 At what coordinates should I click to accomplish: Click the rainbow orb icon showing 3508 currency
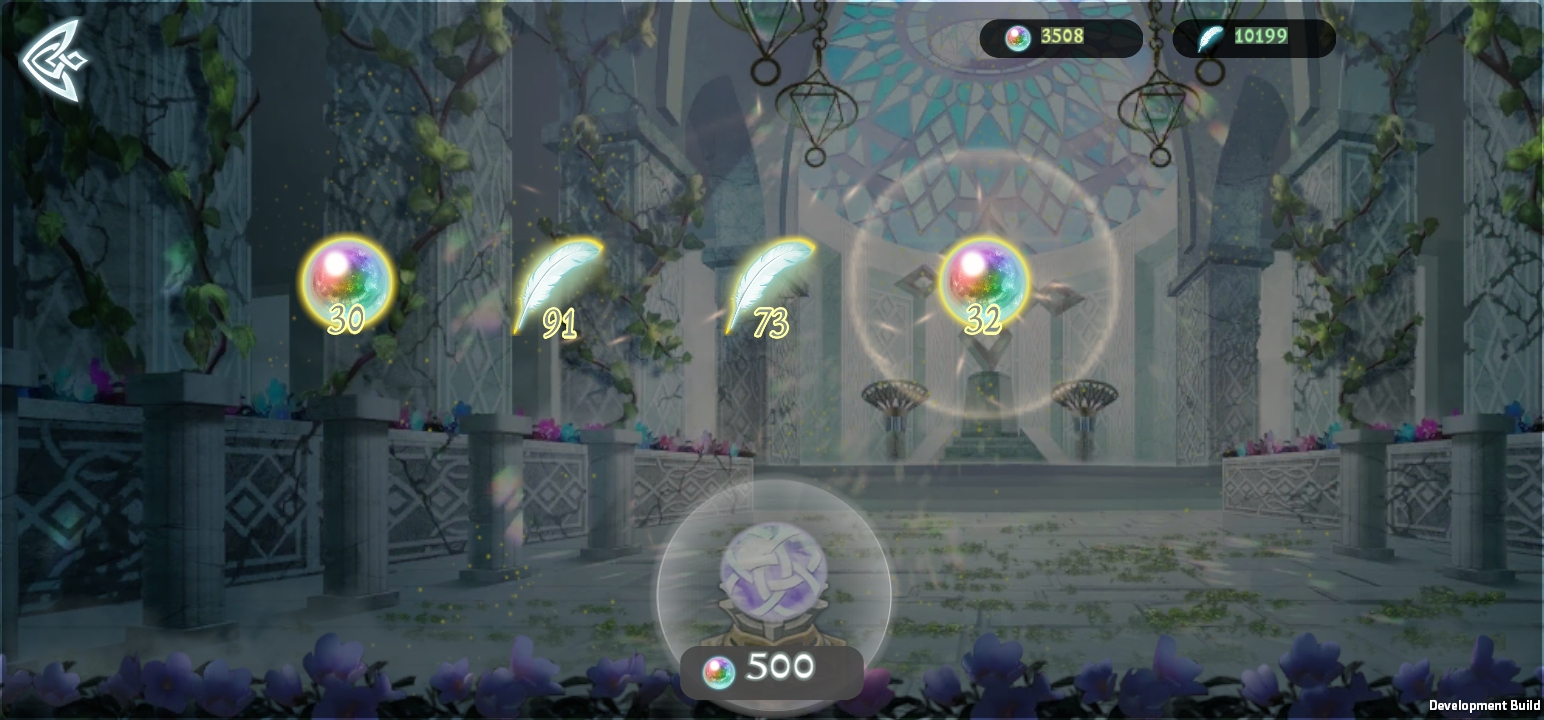(1017, 38)
